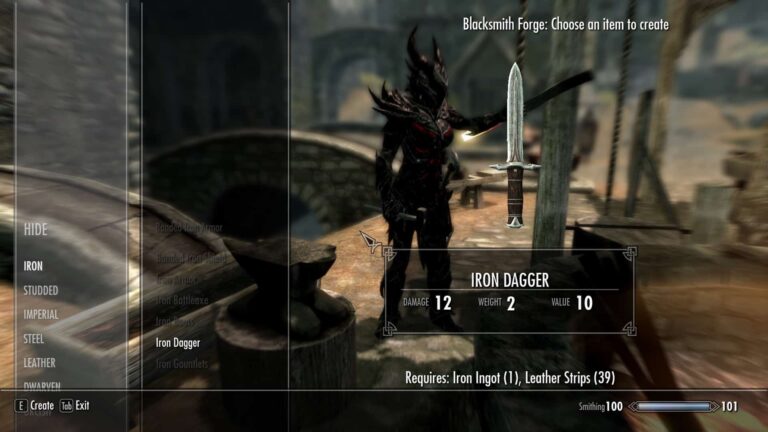The image size is (768, 432).
Task: Select Iron Dagger in the item list
Action: (x=178, y=343)
